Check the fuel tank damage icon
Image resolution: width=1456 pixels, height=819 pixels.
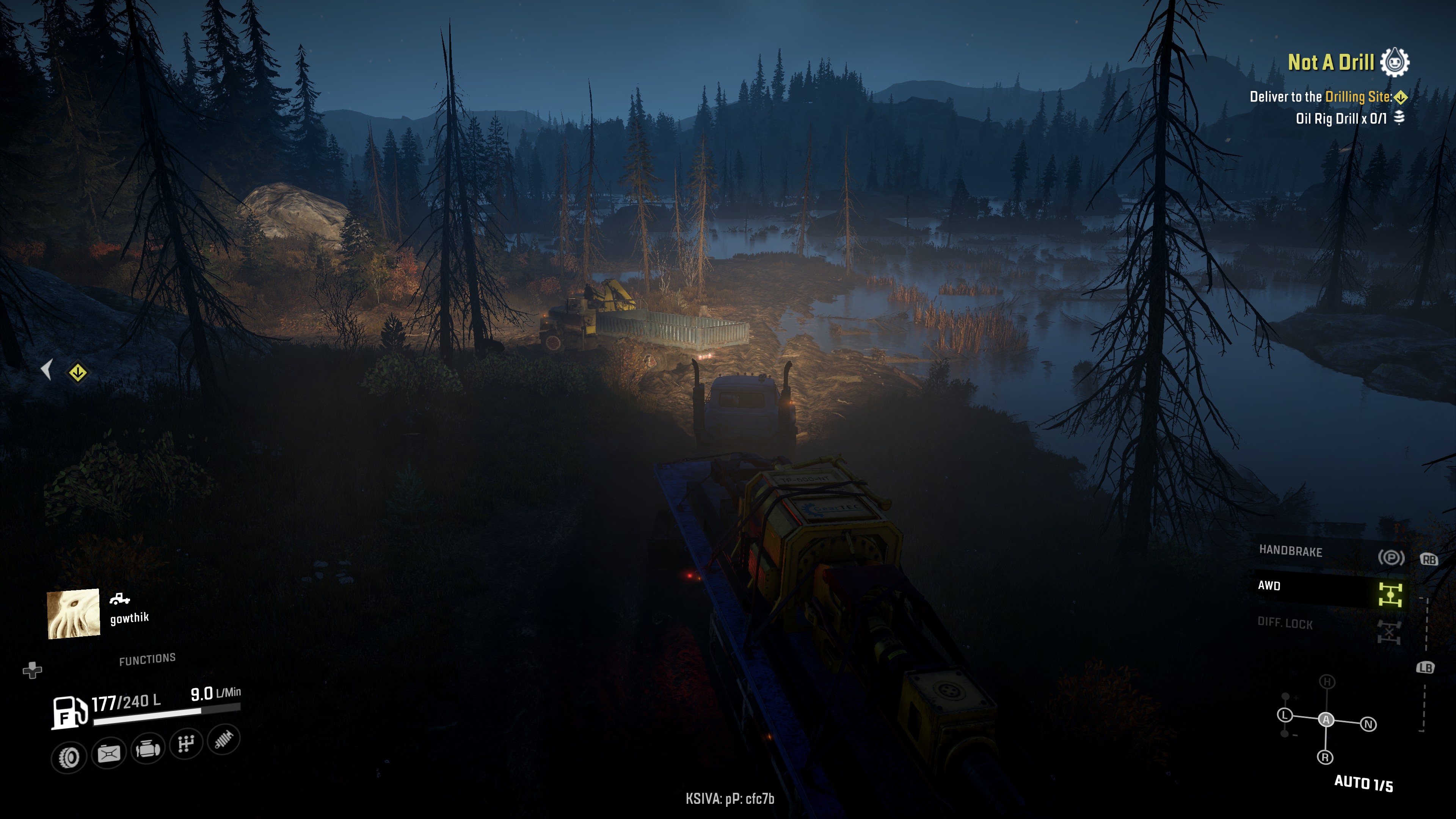pyautogui.click(x=108, y=753)
